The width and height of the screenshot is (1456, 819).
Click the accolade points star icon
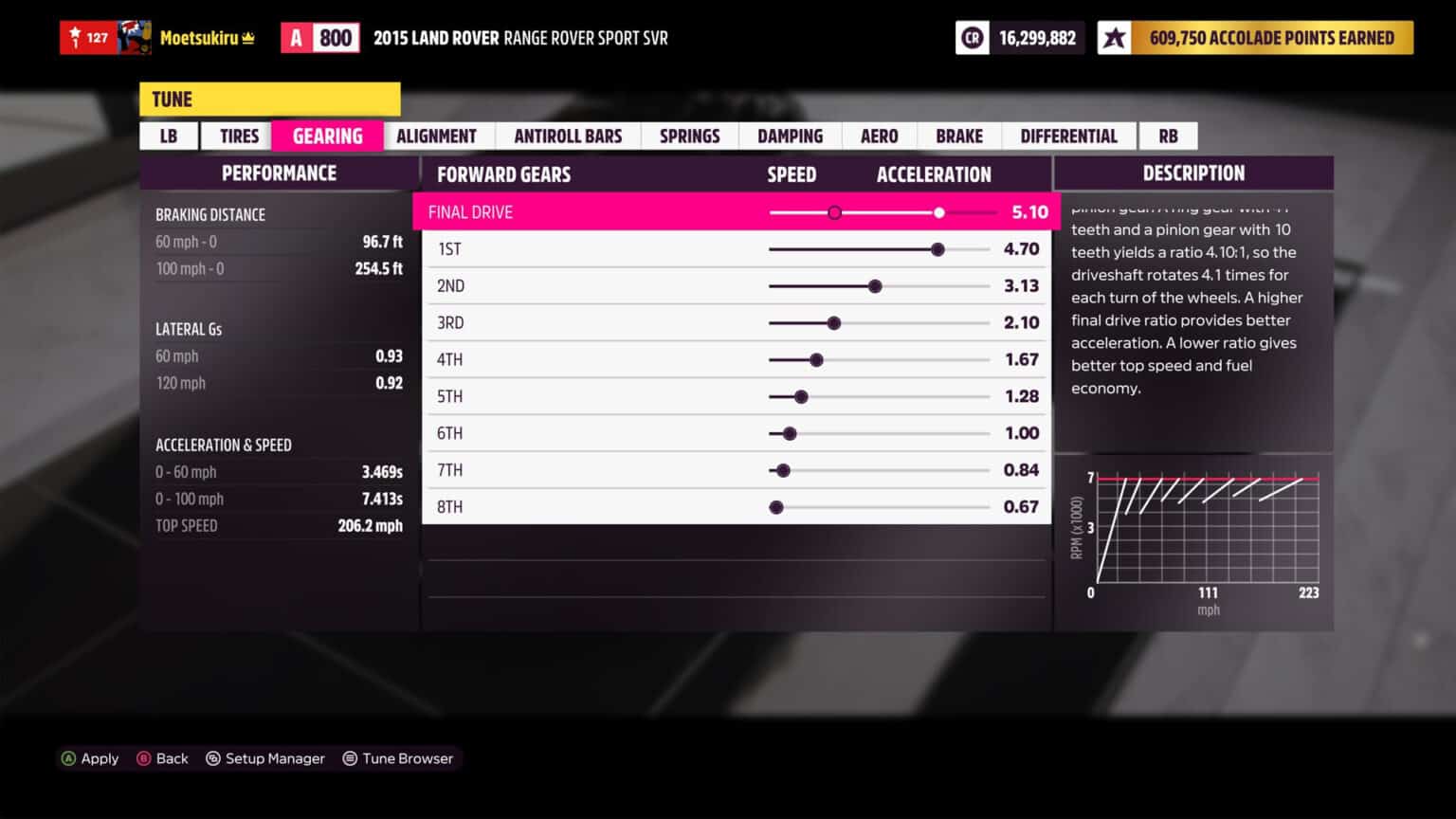[x=1113, y=38]
